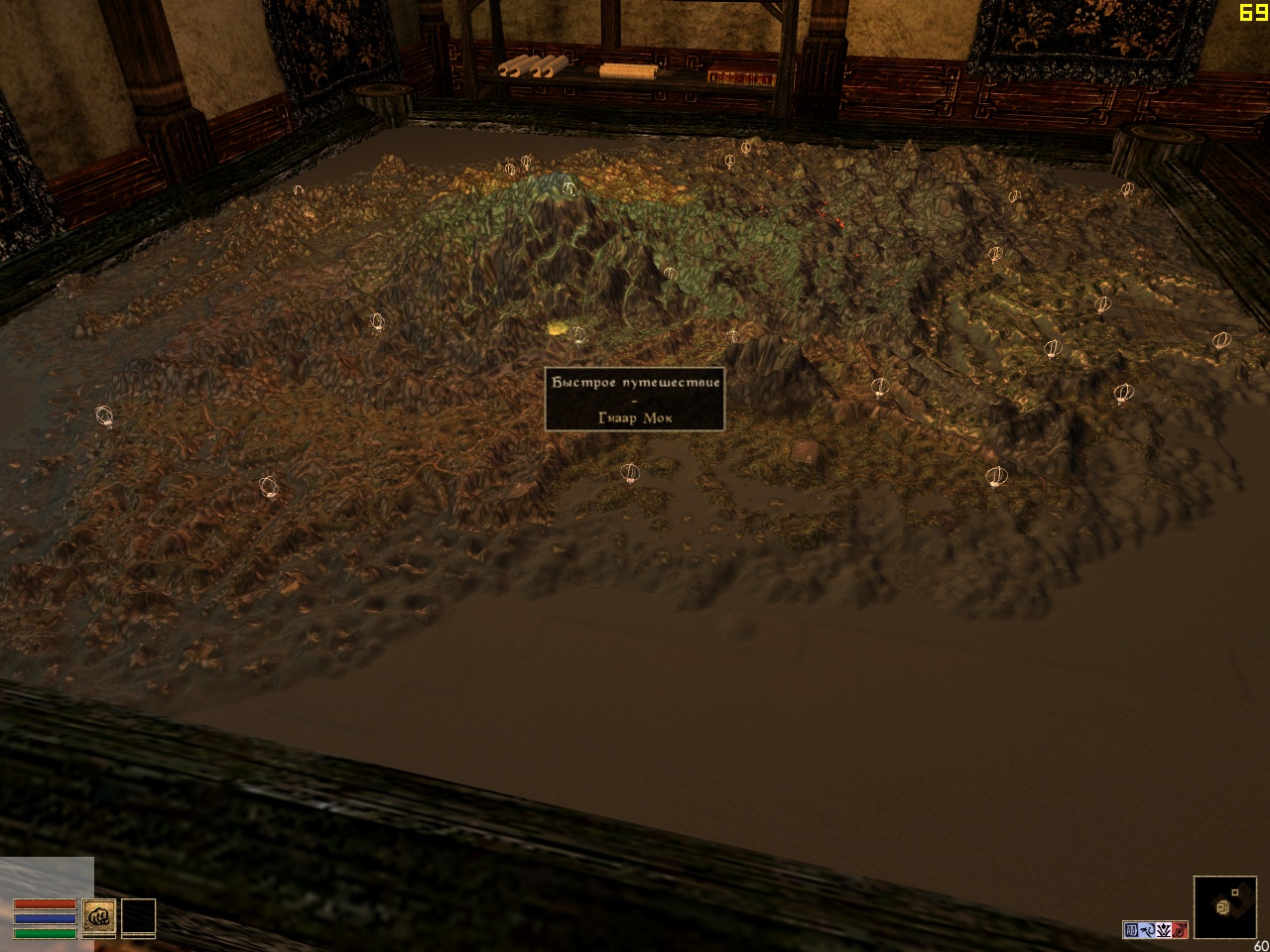Open the minimap in the corner
Image resolution: width=1270 pixels, height=952 pixels.
pyautogui.click(x=1224, y=906)
